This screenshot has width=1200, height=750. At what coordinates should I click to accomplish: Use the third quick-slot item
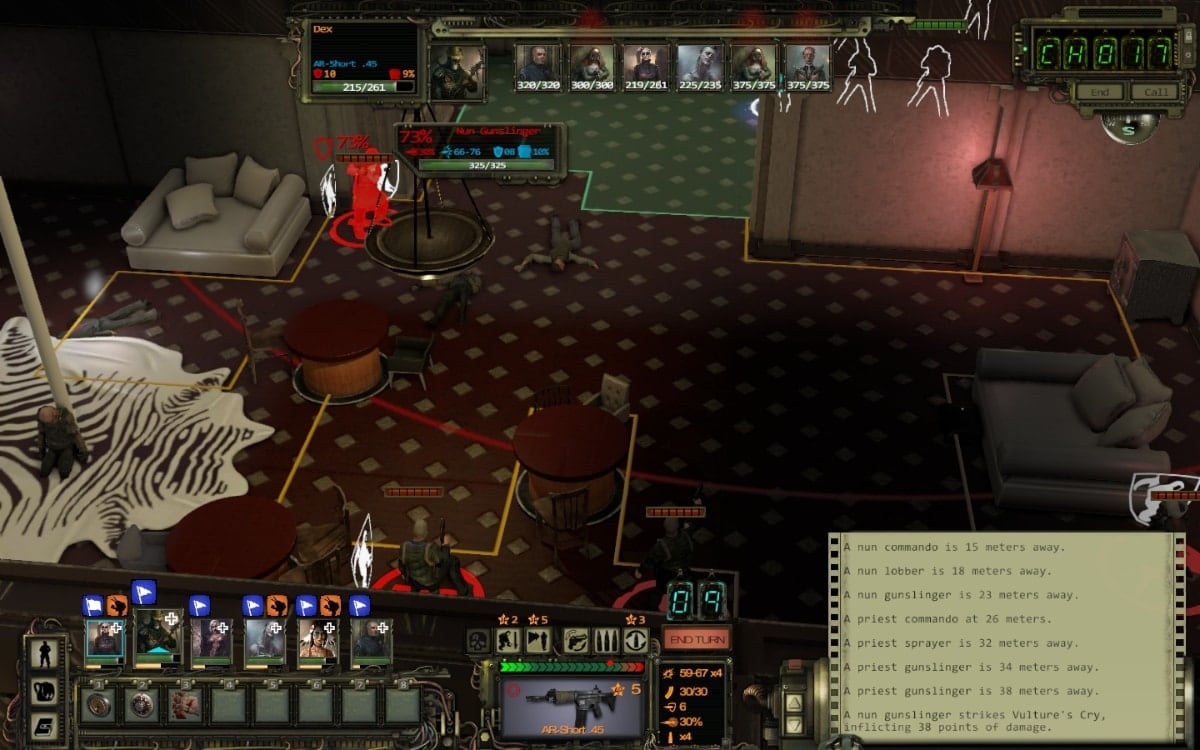coord(185,704)
